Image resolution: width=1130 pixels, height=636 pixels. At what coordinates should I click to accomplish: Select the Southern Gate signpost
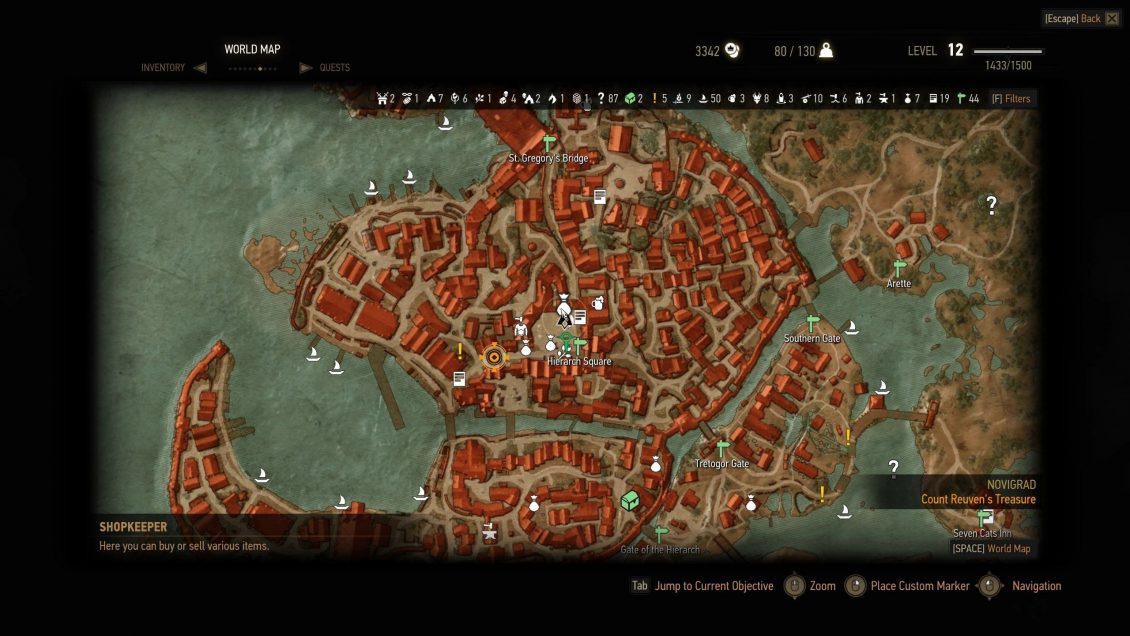click(812, 323)
